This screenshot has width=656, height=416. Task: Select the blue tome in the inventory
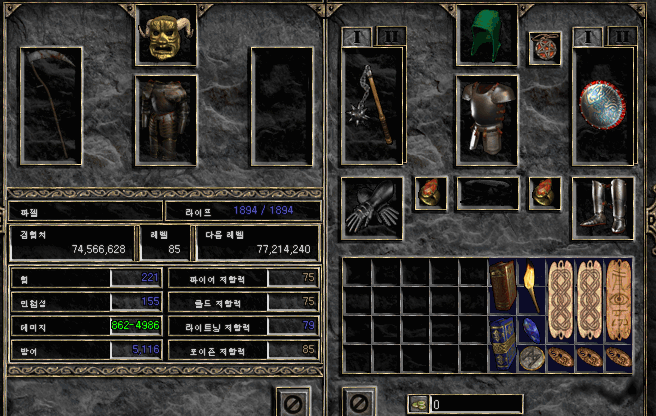pos(502,343)
